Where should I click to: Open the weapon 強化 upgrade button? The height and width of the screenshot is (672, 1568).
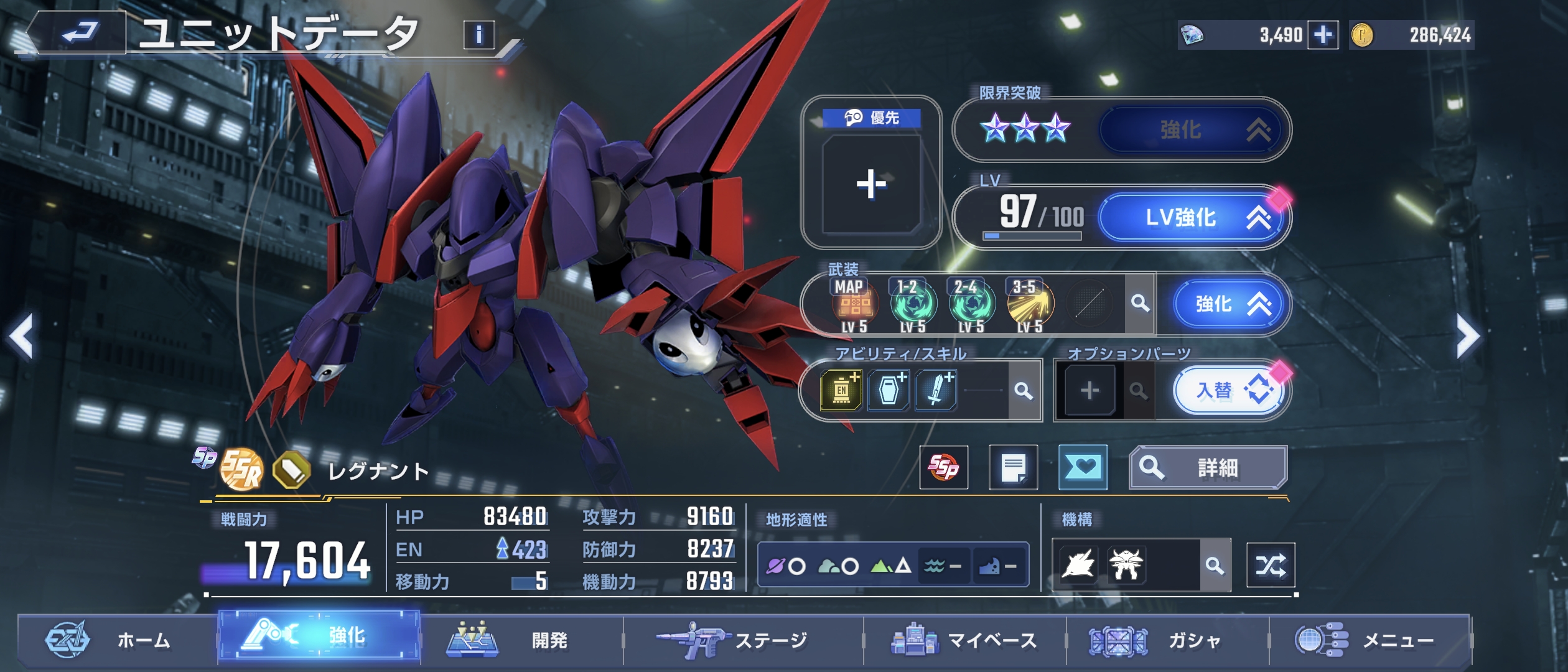tap(1228, 304)
